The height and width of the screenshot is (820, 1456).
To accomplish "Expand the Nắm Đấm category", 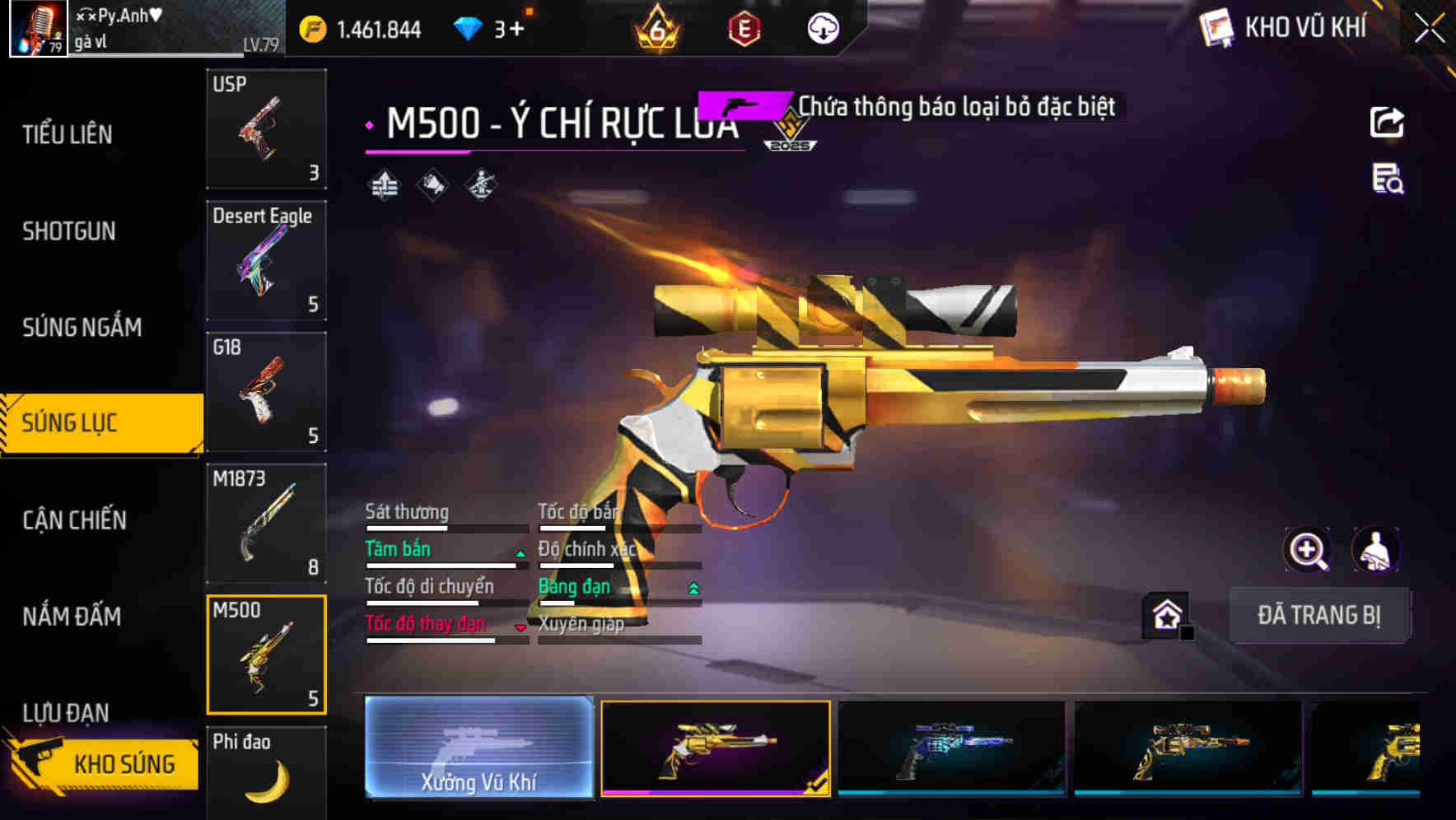I will point(71,617).
